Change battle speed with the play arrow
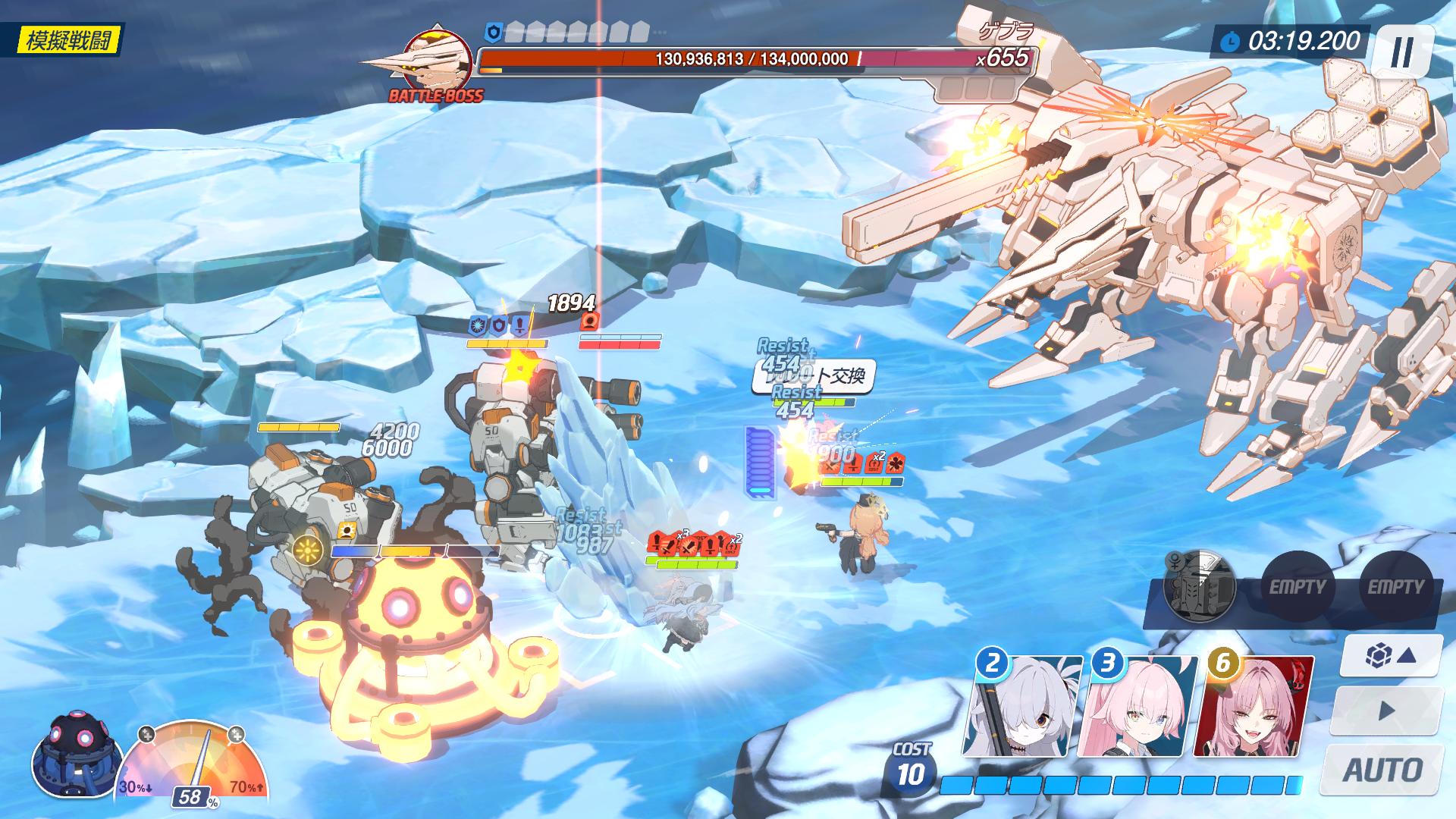 tap(1386, 711)
